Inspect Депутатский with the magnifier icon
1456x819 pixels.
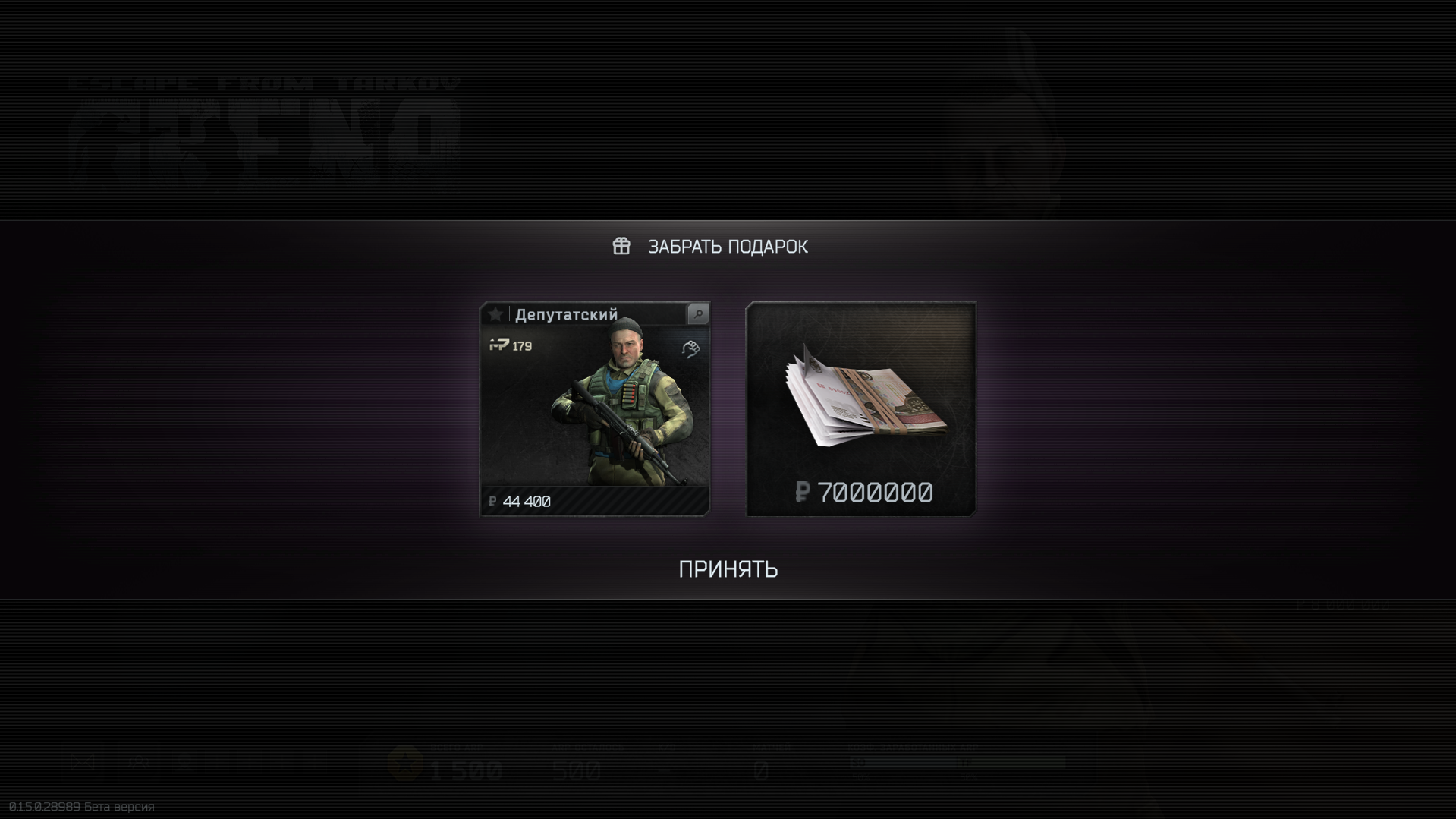[x=698, y=314]
